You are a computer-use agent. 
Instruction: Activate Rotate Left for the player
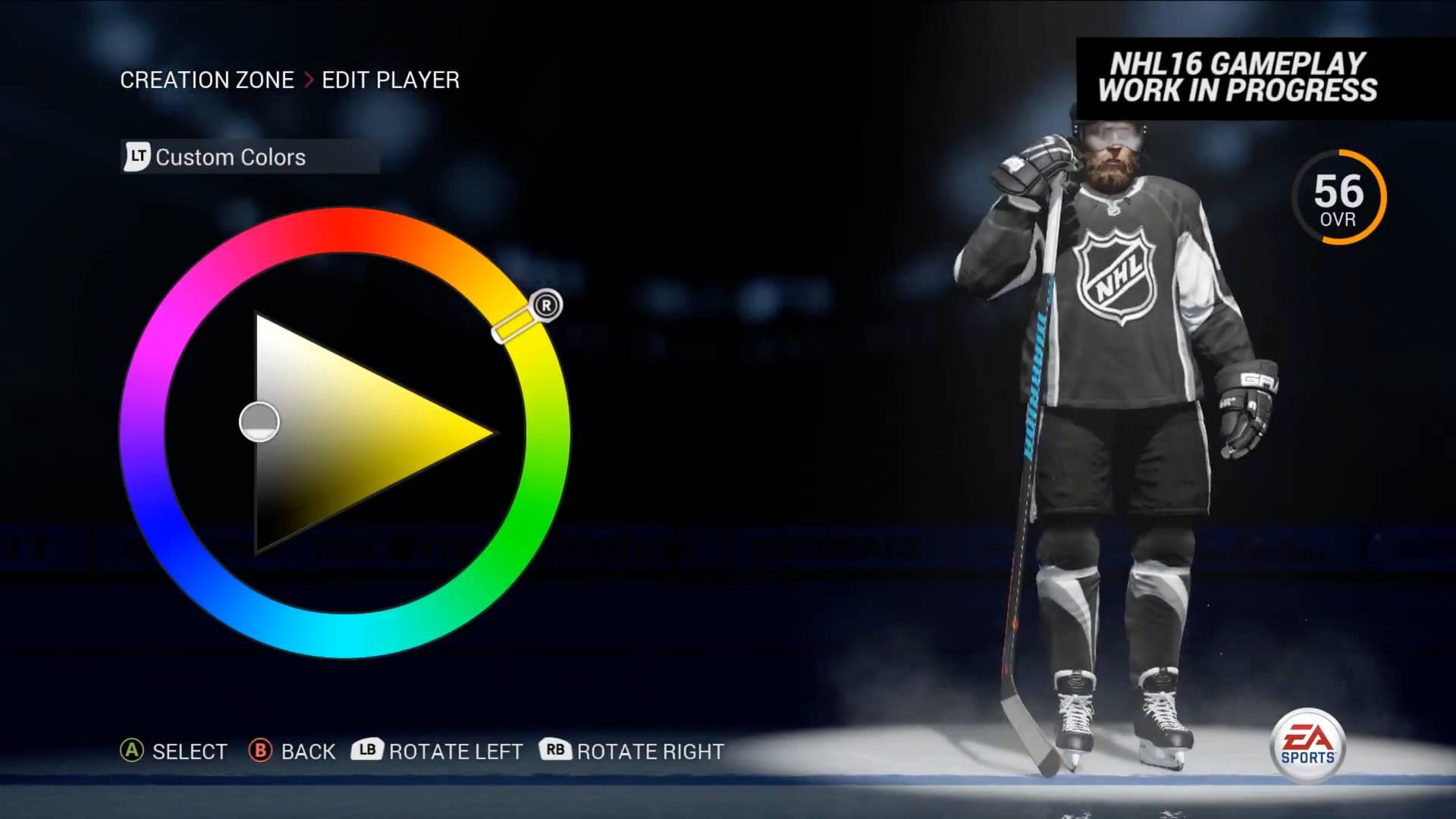coord(438,752)
